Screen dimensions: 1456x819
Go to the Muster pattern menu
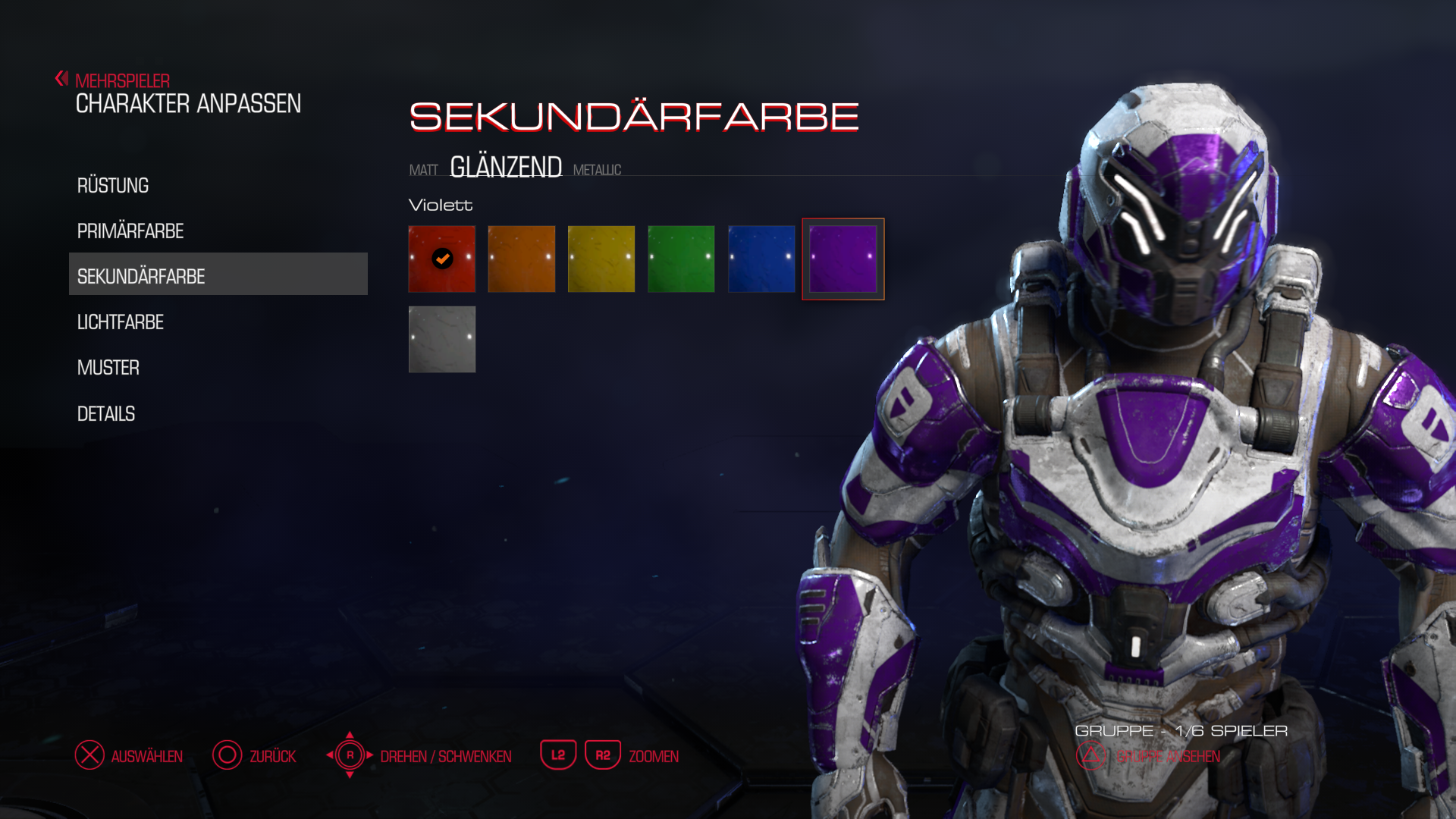[x=108, y=368]
